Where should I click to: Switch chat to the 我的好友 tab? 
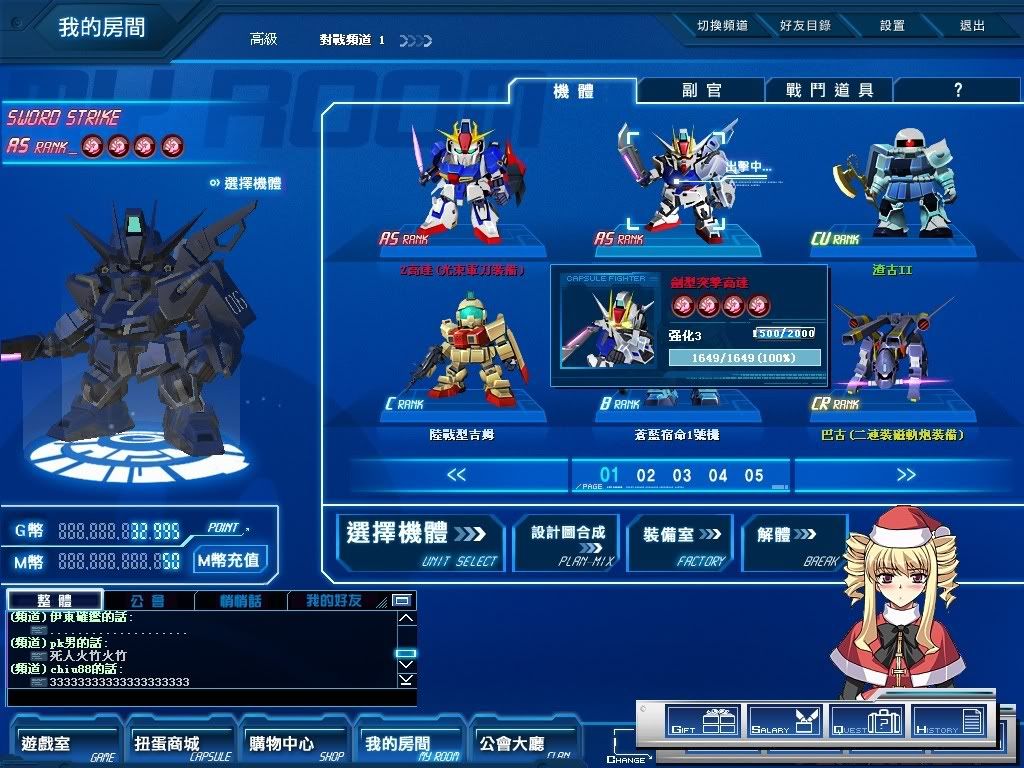333,601
